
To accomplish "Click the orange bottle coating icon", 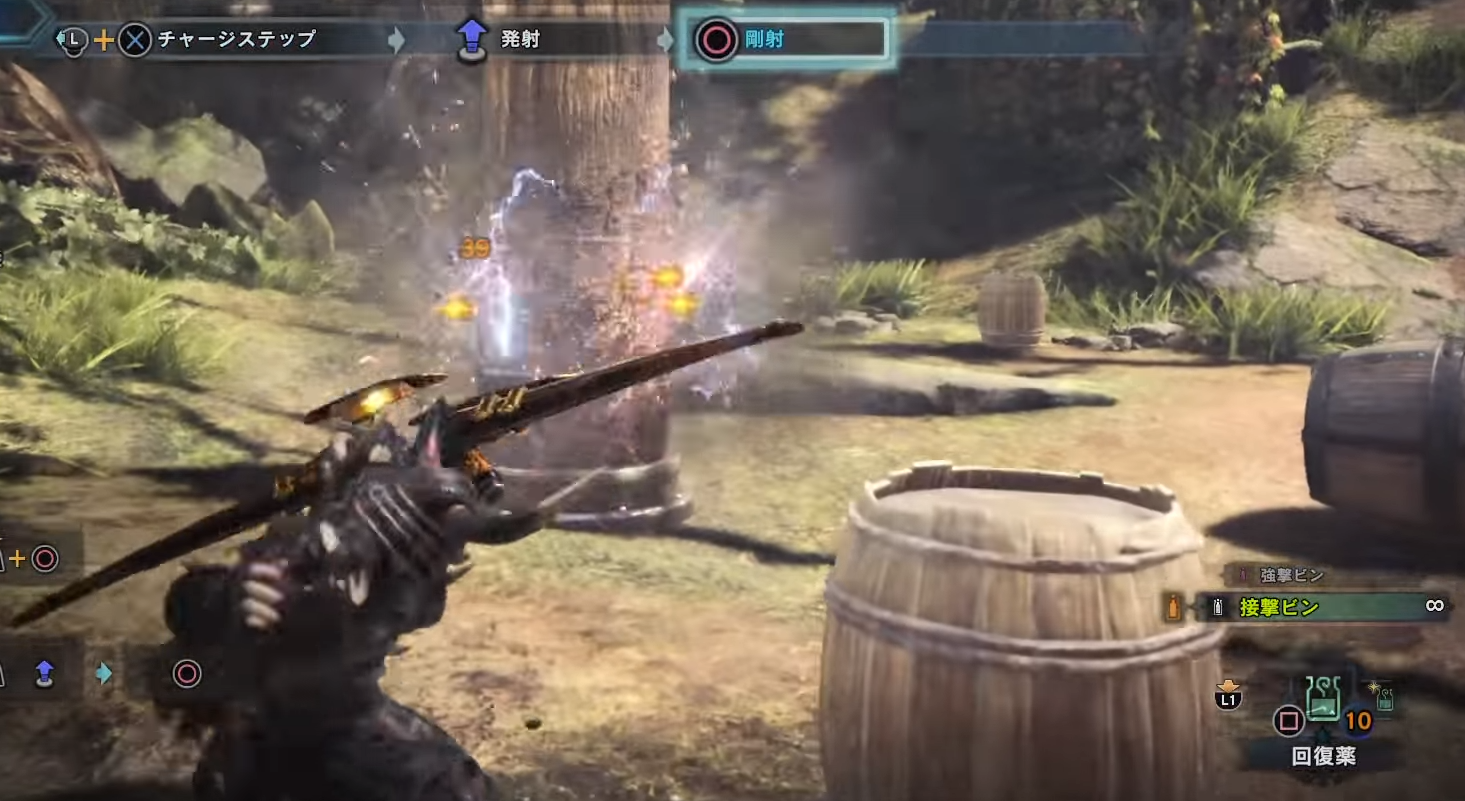I will click(1173, 607).
